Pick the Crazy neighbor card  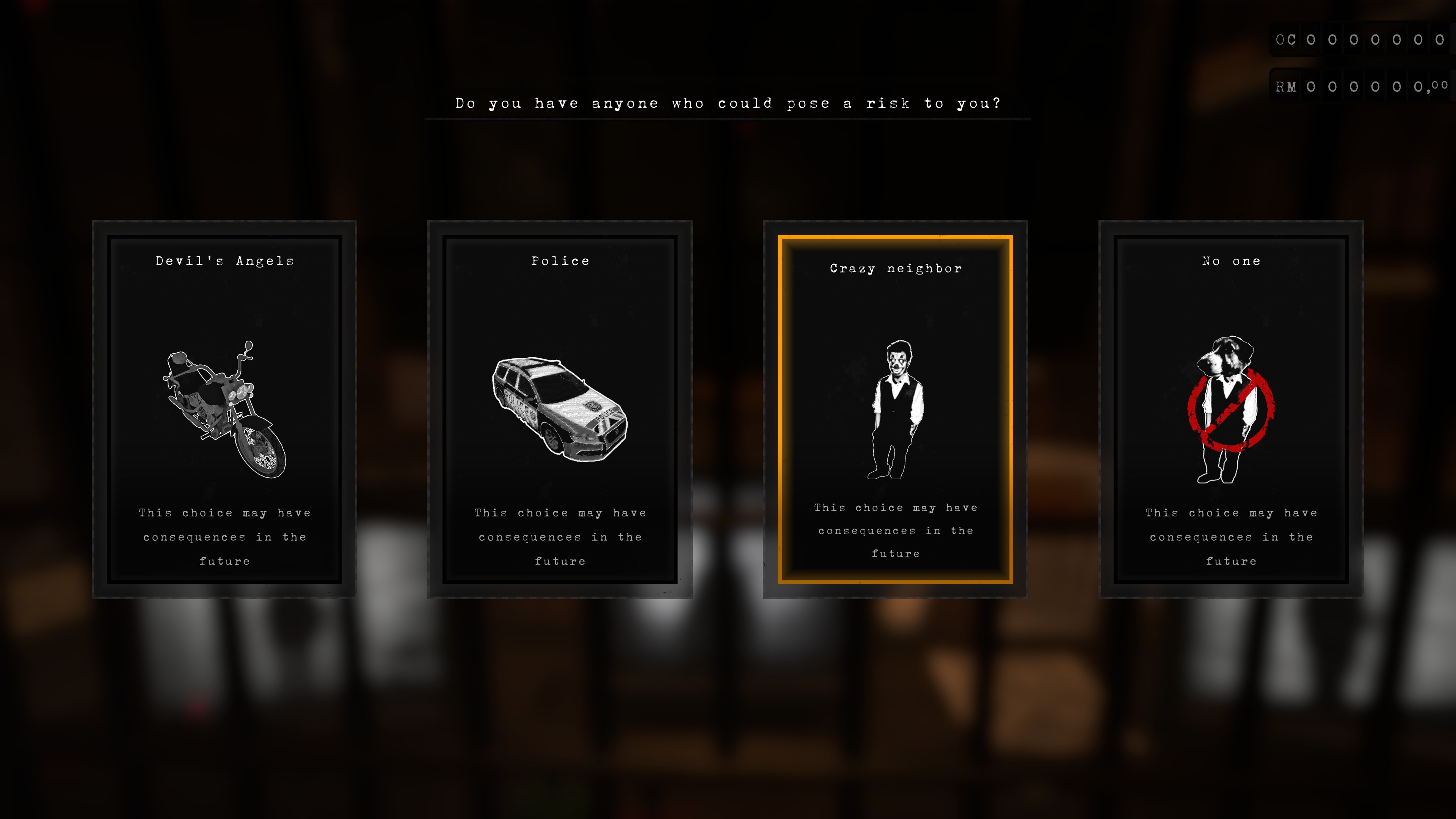pyautogui.click(x=895, y=409)
